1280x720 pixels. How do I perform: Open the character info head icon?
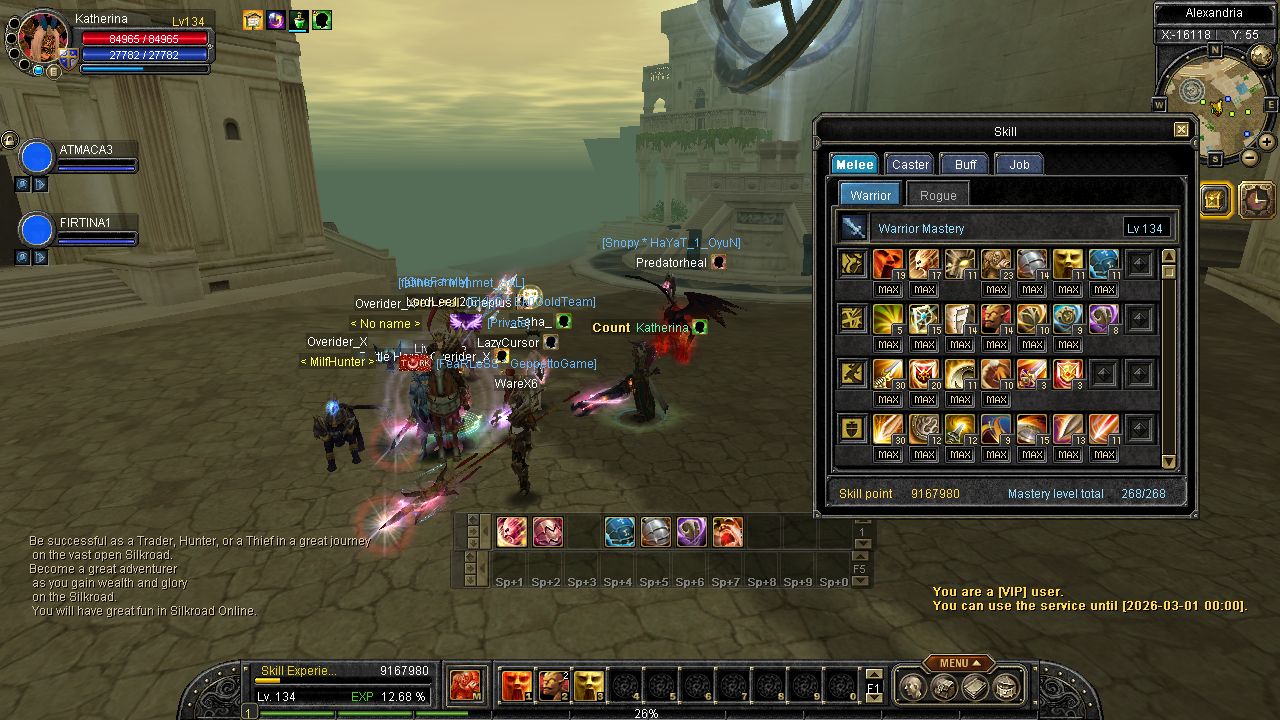pyautogui.click(x=912, y=687)
